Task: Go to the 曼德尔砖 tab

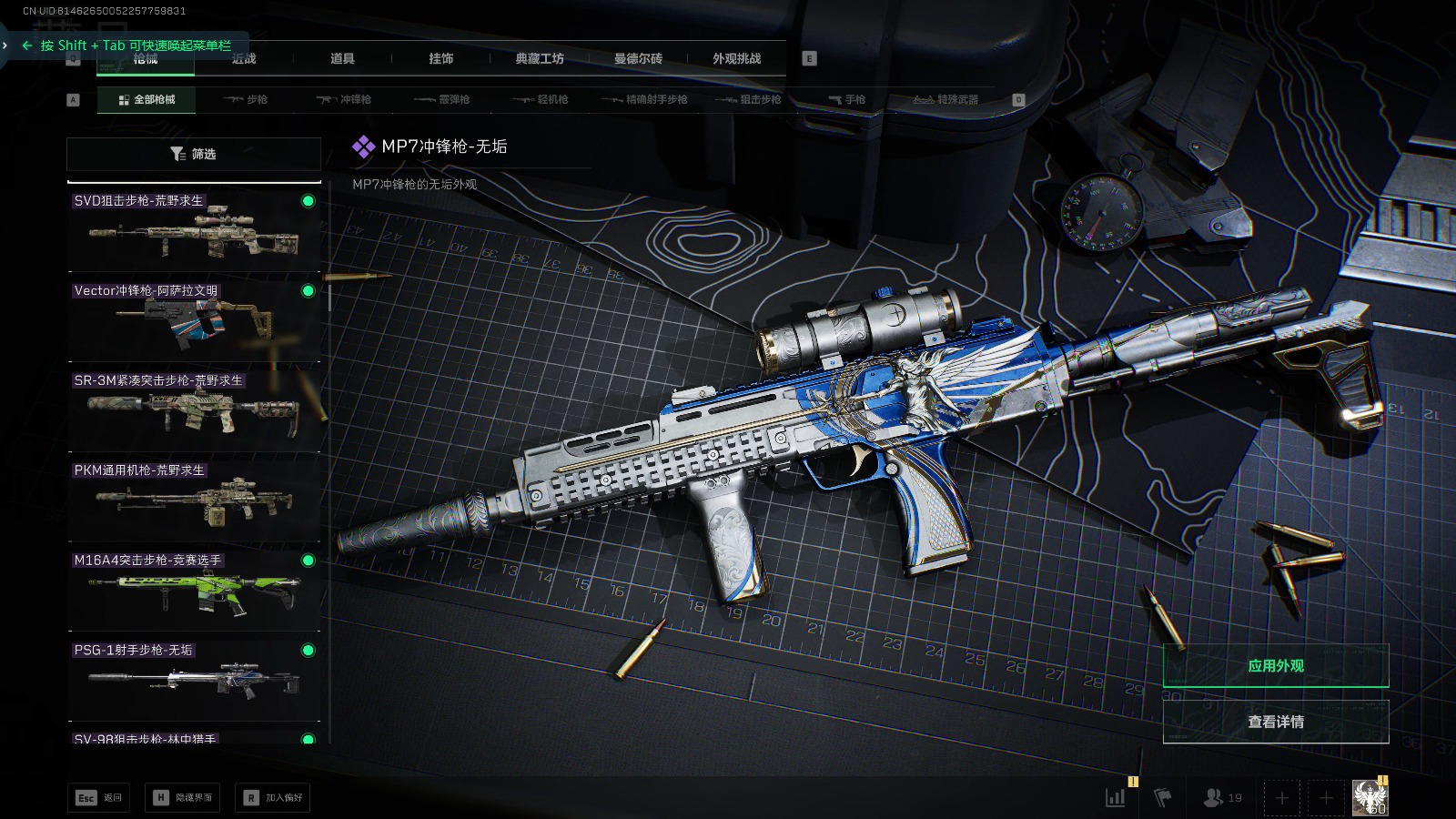Action: [638, 59]
